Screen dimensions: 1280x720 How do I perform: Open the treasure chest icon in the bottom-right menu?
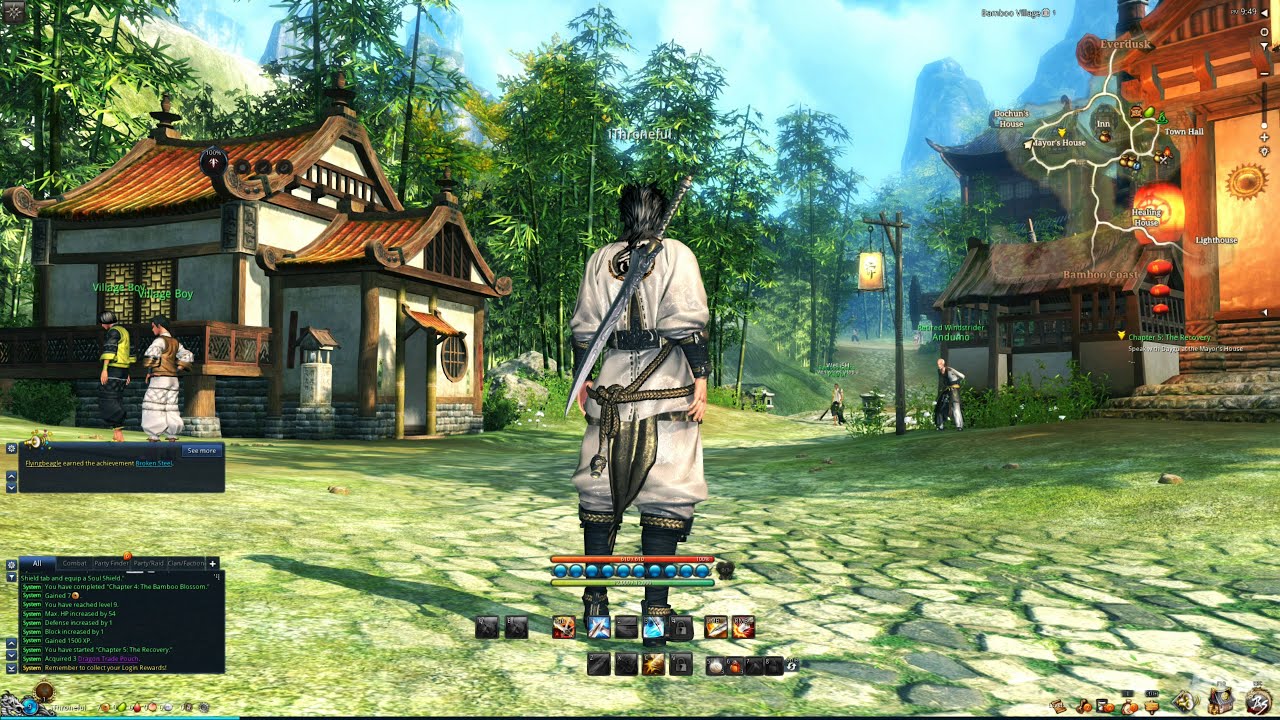[1221, 701]
